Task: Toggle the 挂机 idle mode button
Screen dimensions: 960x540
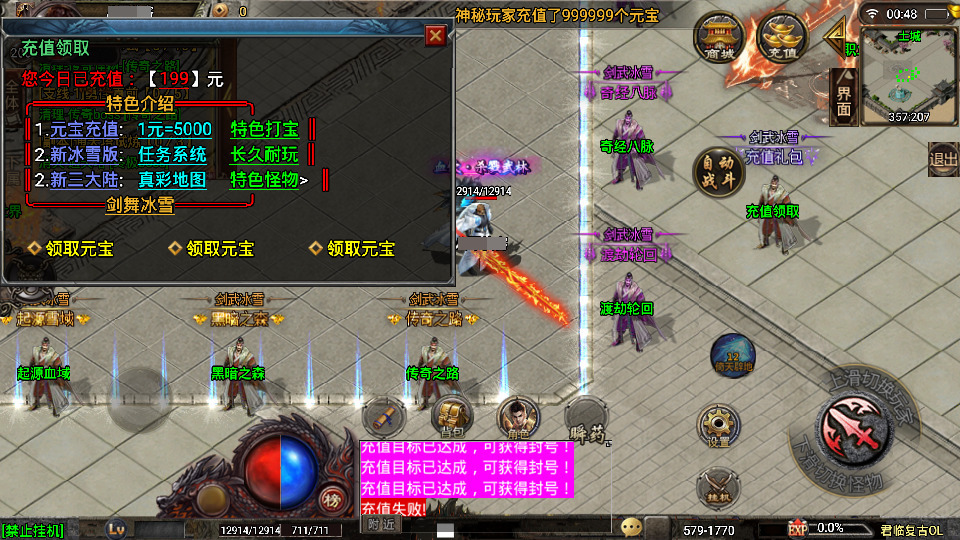Action: pyautogui.click(x=719, y=488)
